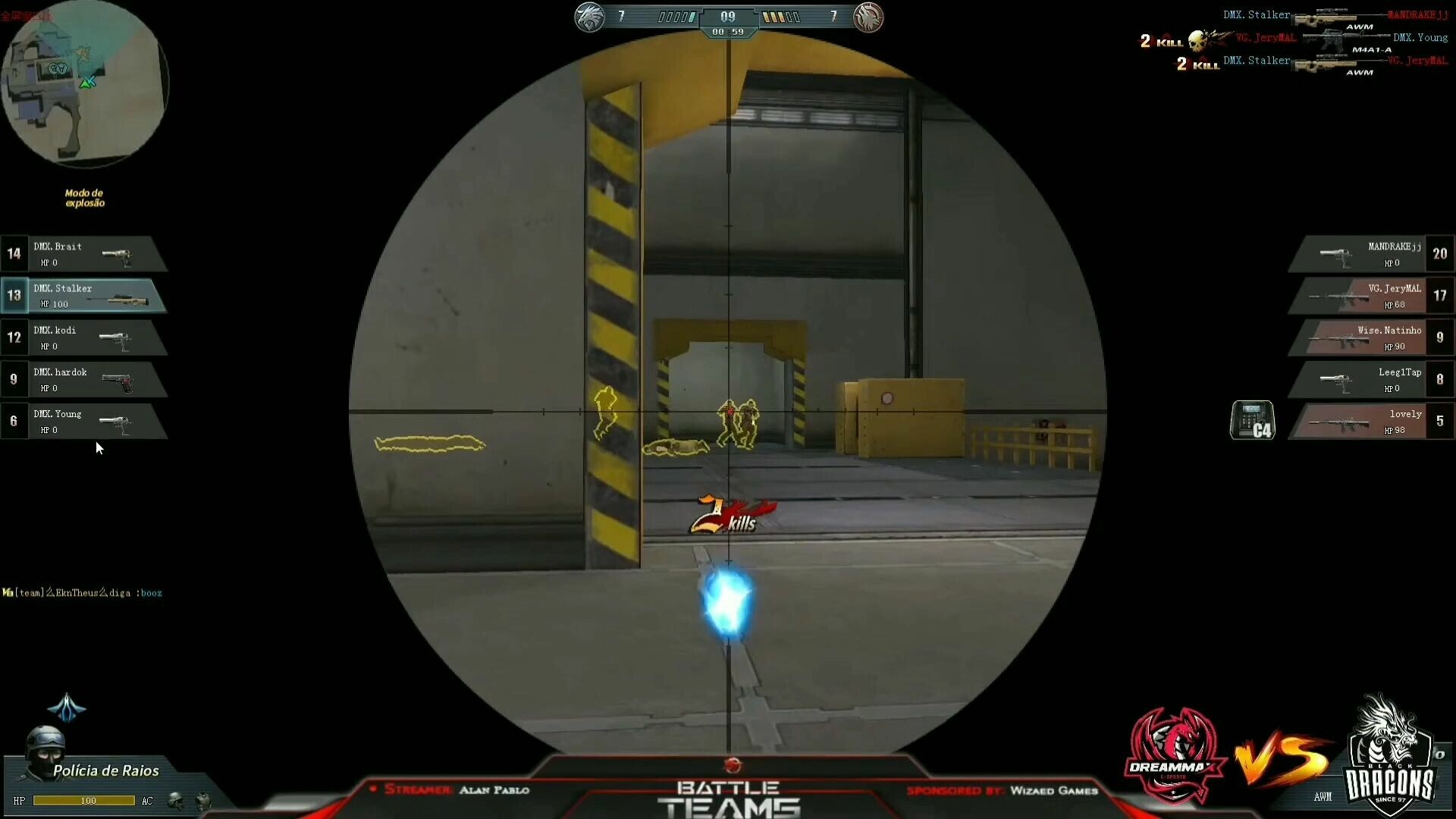The width and height of the screenshot is (1456, 819).
Task: Select DMX. Stalker in the left scoreboard
Action: click(x=83, y=296)
